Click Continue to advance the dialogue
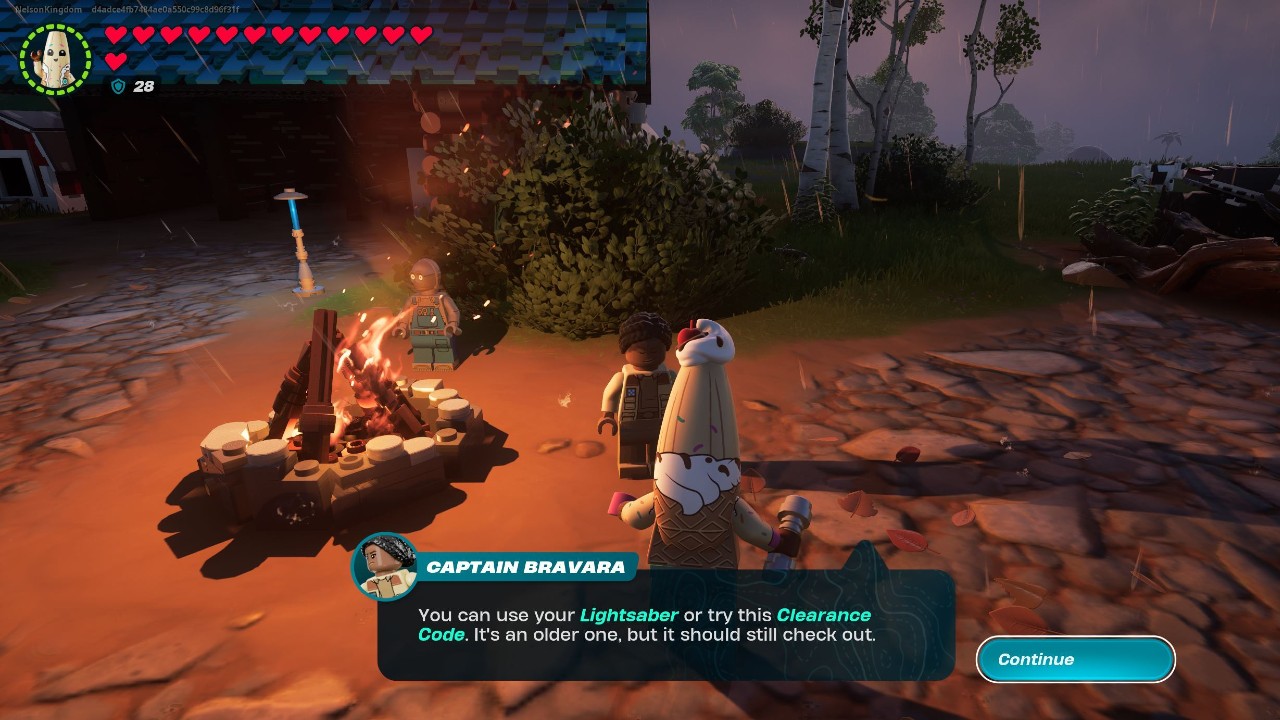 [1075, 659]
